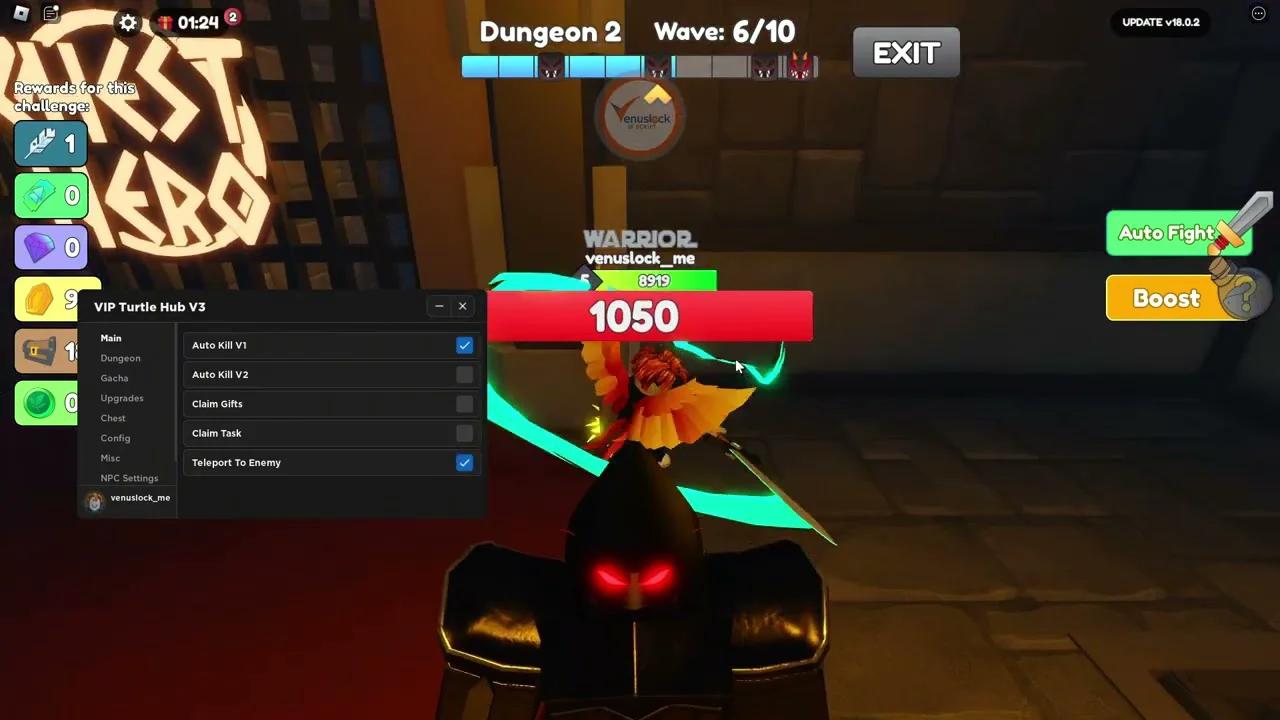Turn off Teleport To Enemy

[x=464, y=462]
